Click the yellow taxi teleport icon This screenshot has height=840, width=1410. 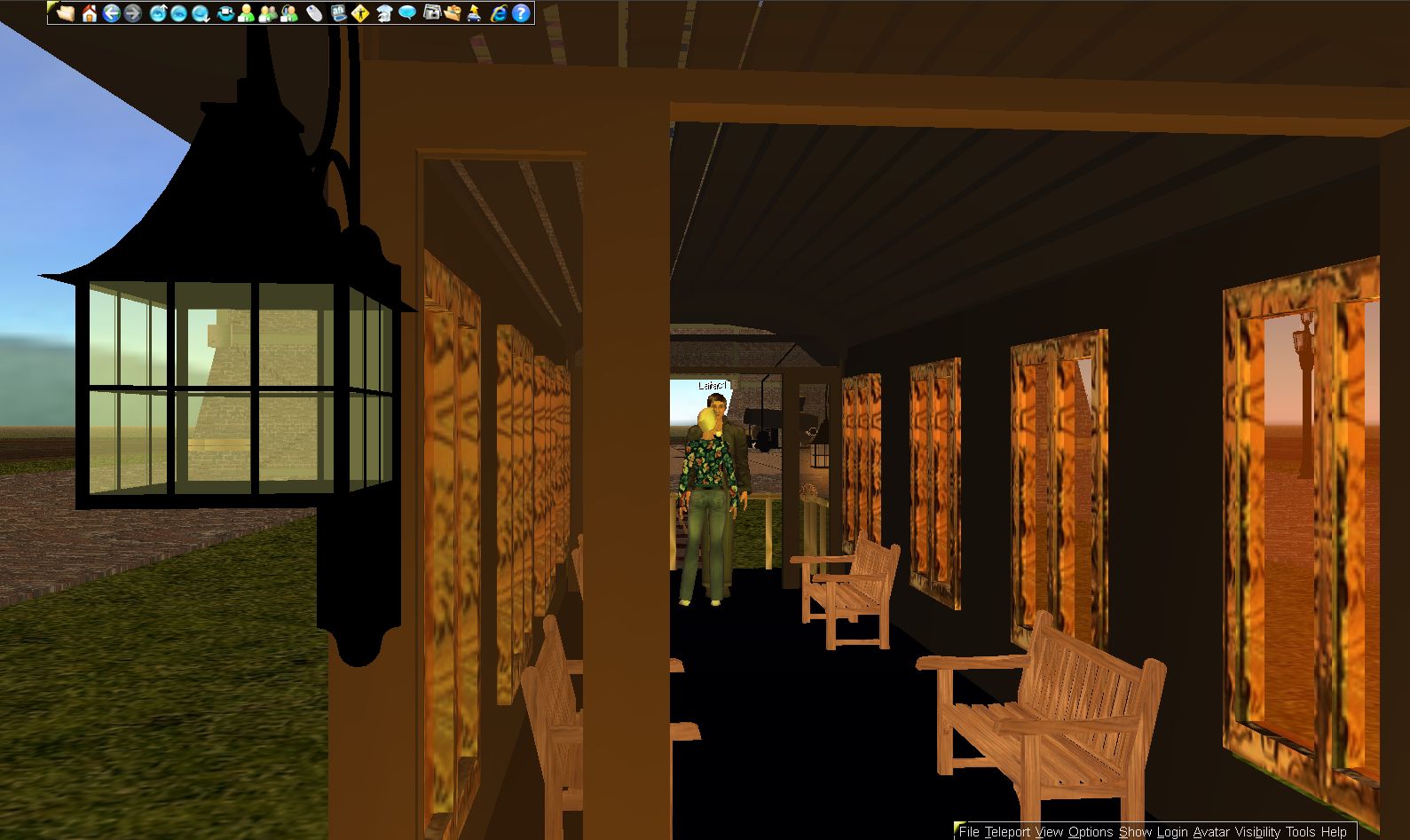point(476,13)
